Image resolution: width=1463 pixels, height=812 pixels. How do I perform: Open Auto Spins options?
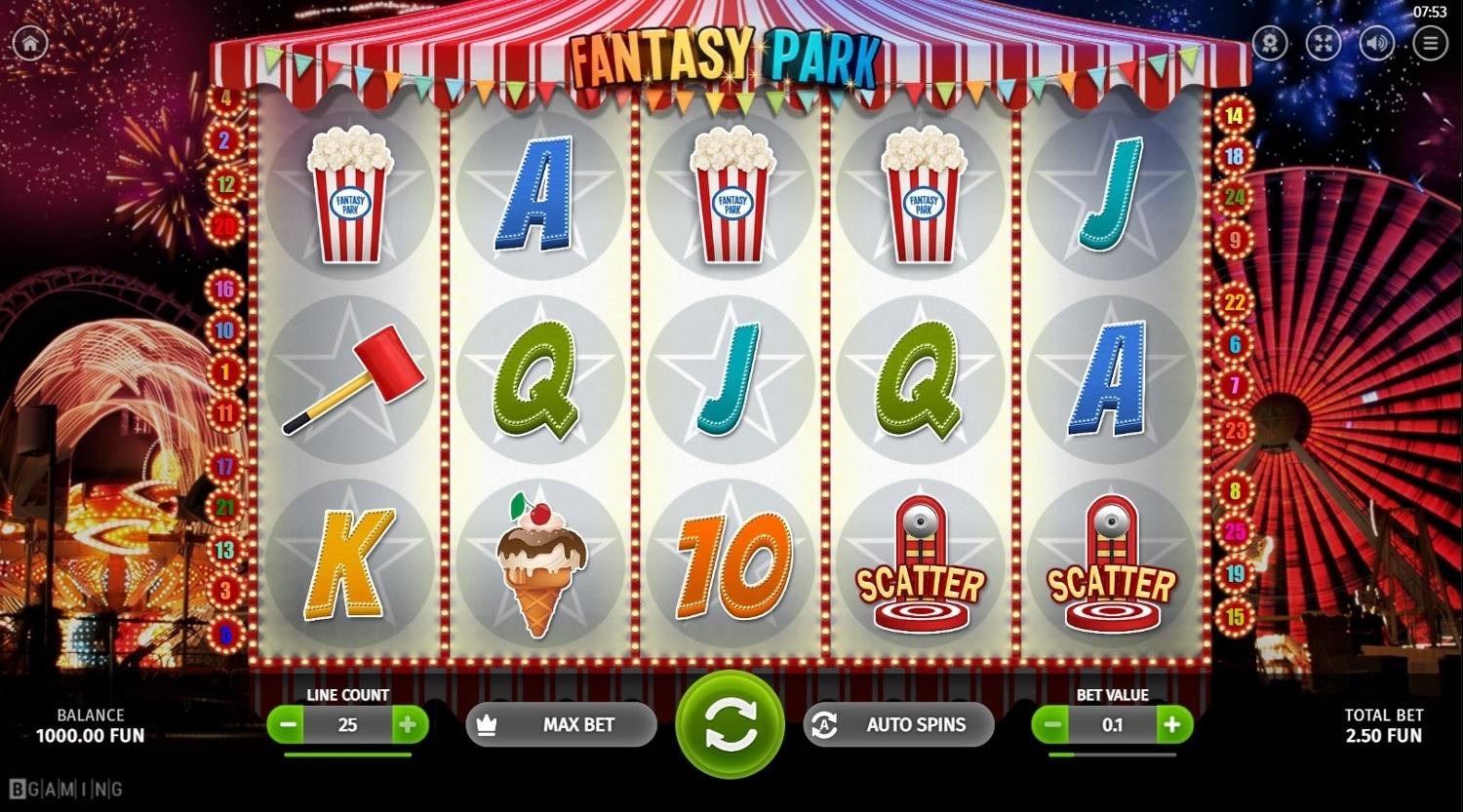coord(897,724)
